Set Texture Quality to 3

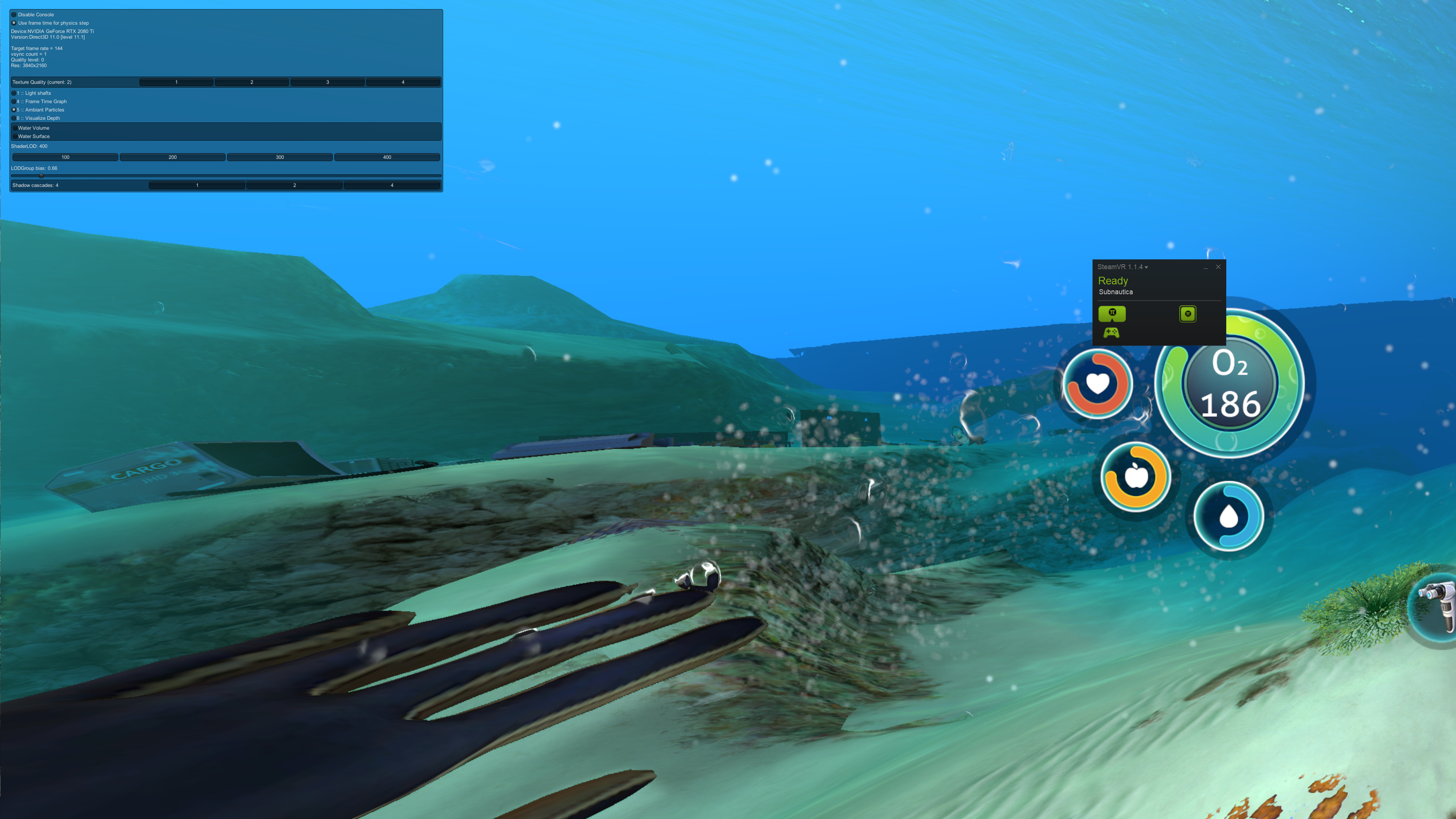327,83
